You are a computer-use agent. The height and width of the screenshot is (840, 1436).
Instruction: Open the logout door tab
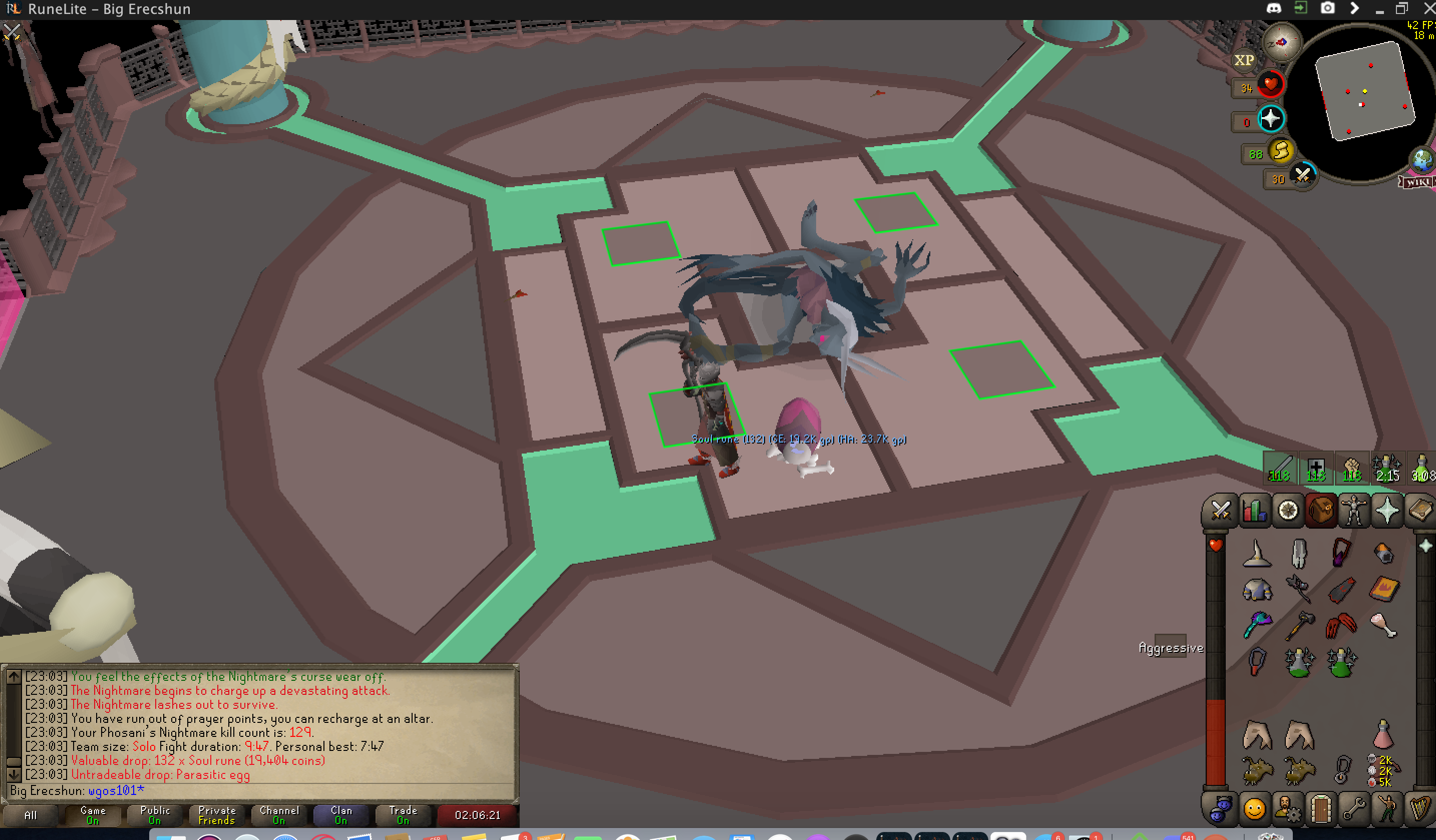tap(1321, 808)
